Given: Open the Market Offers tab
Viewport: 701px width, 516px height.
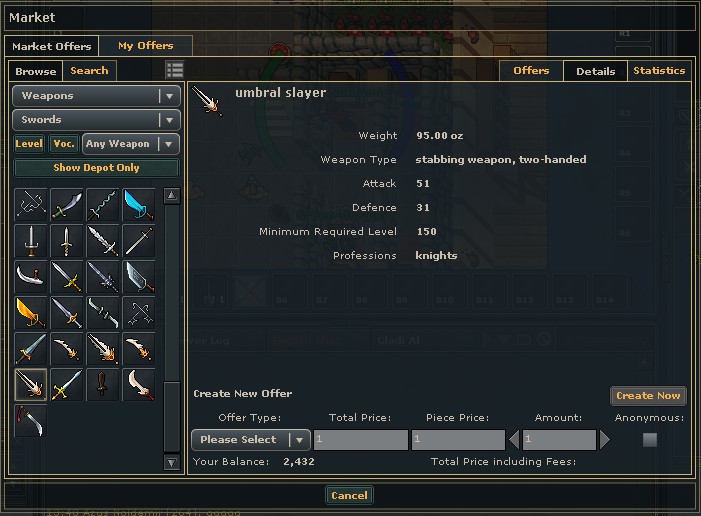Looking at the screenshot, I should [52, 46].
